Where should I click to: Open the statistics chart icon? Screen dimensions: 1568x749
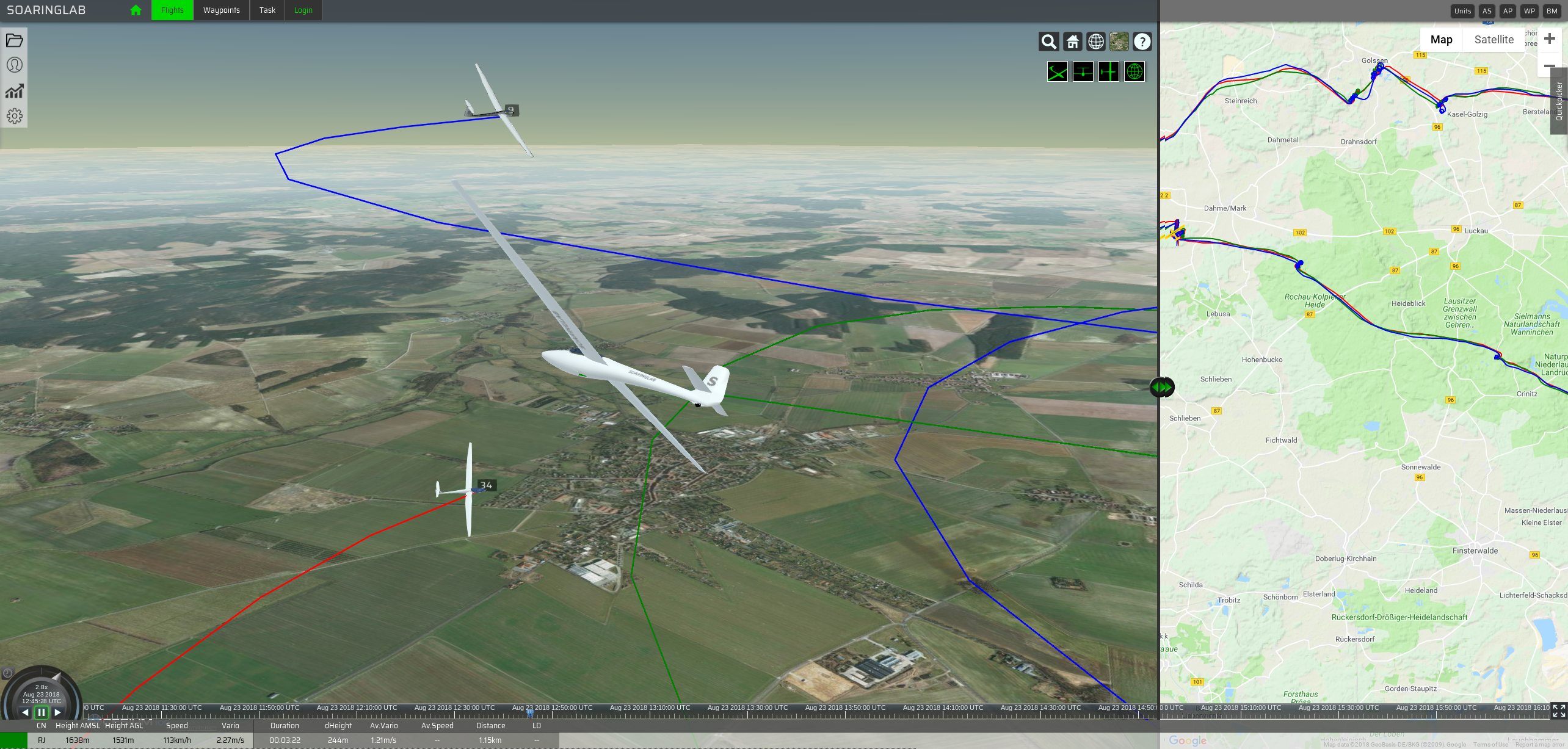click(x=14, y=91)
